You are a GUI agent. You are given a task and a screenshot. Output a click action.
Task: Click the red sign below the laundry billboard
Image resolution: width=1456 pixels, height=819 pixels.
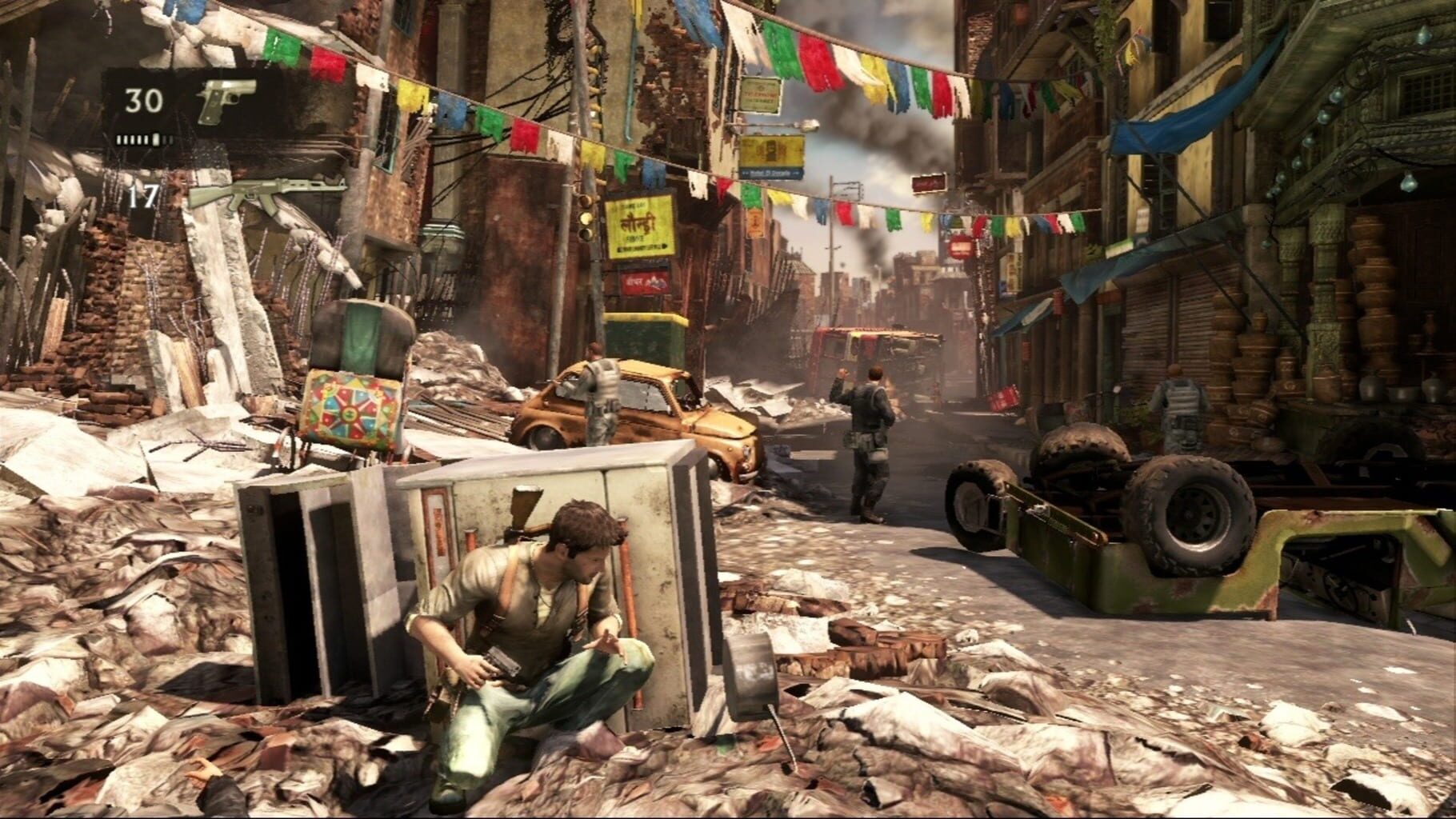(x=644, y=284)
